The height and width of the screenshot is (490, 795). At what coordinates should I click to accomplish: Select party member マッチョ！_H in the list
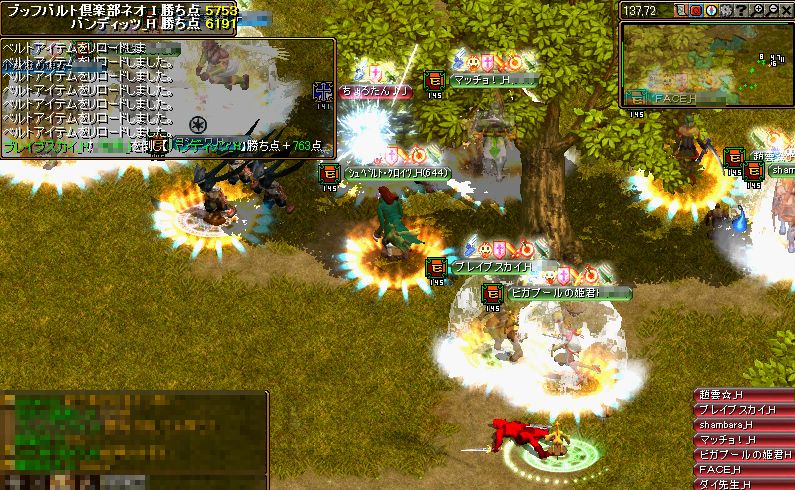(x=742, y=439)
